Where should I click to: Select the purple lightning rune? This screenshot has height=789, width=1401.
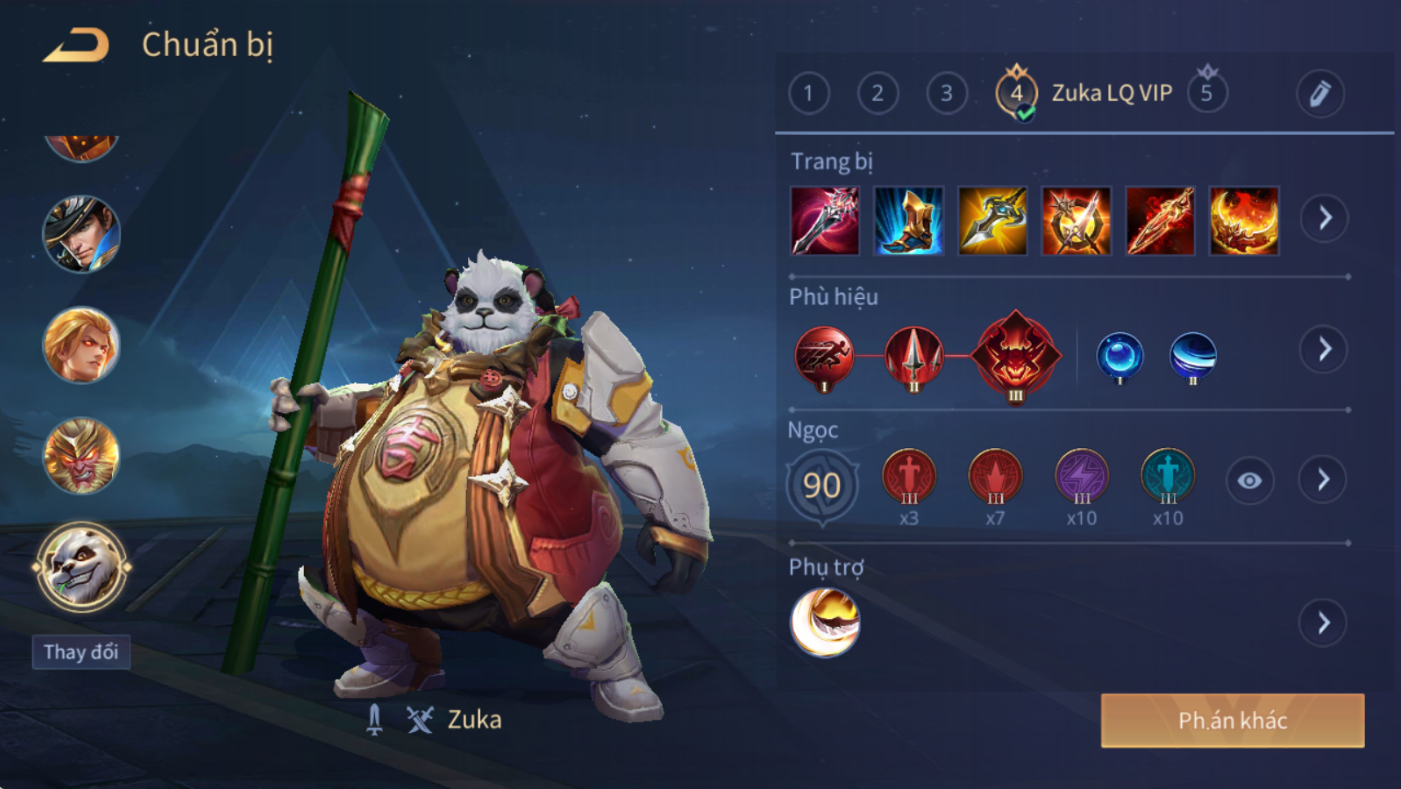click(x=1081, y=476)
